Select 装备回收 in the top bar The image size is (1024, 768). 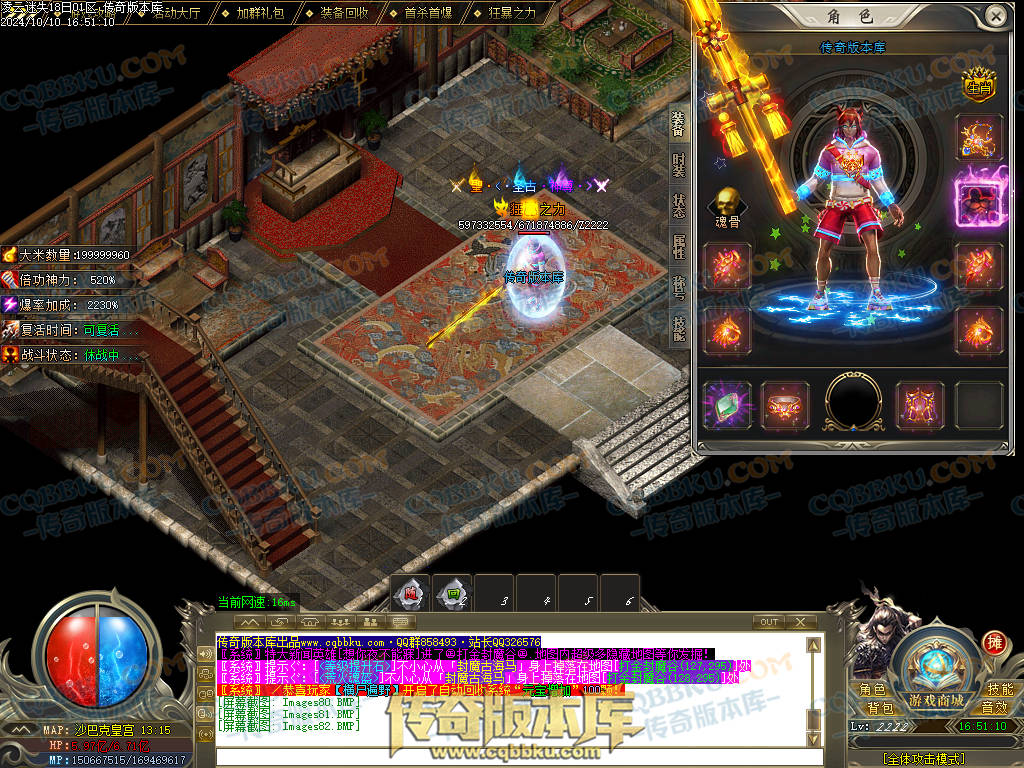344,13
